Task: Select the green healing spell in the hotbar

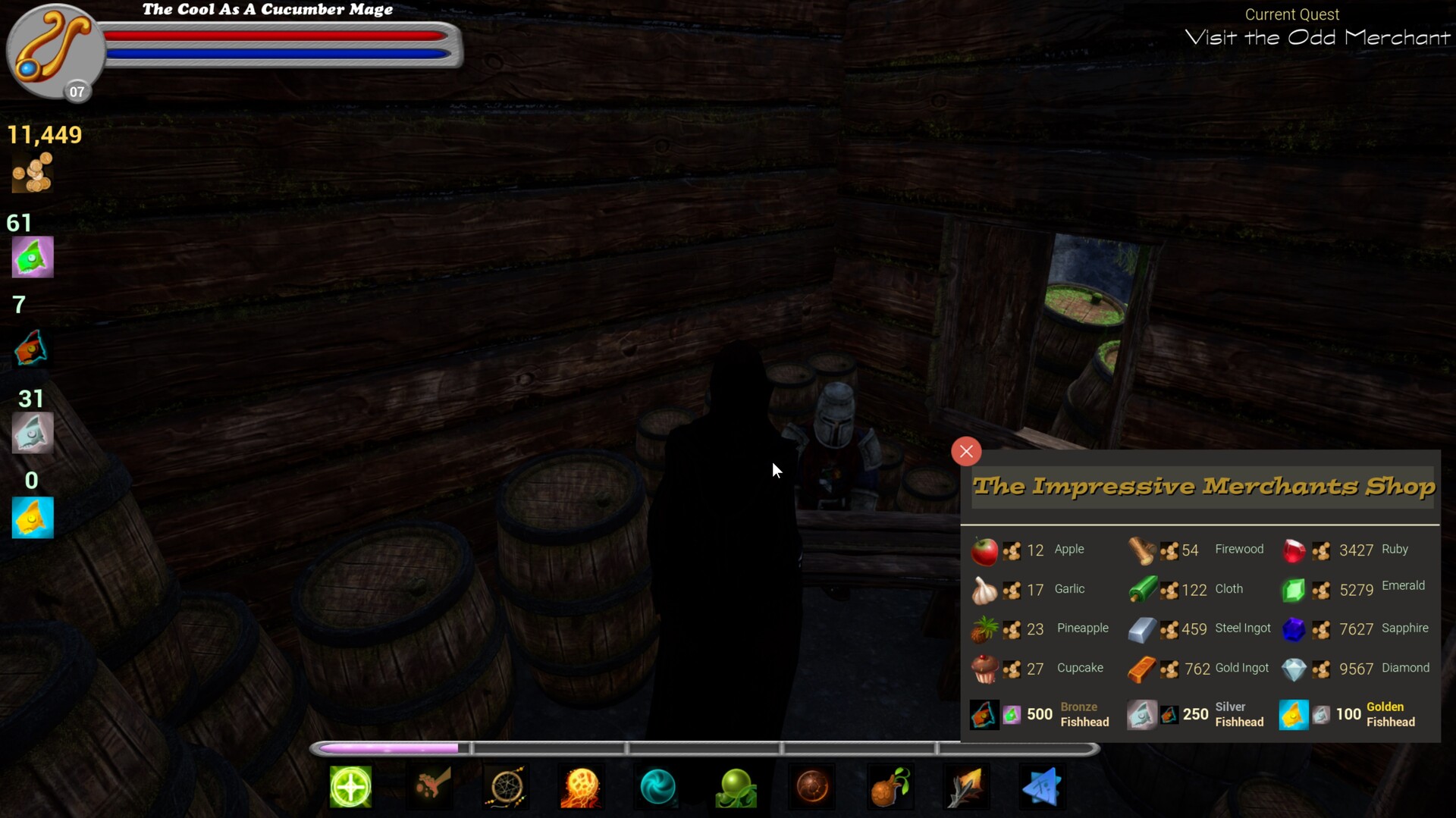Action: [350, 788]
